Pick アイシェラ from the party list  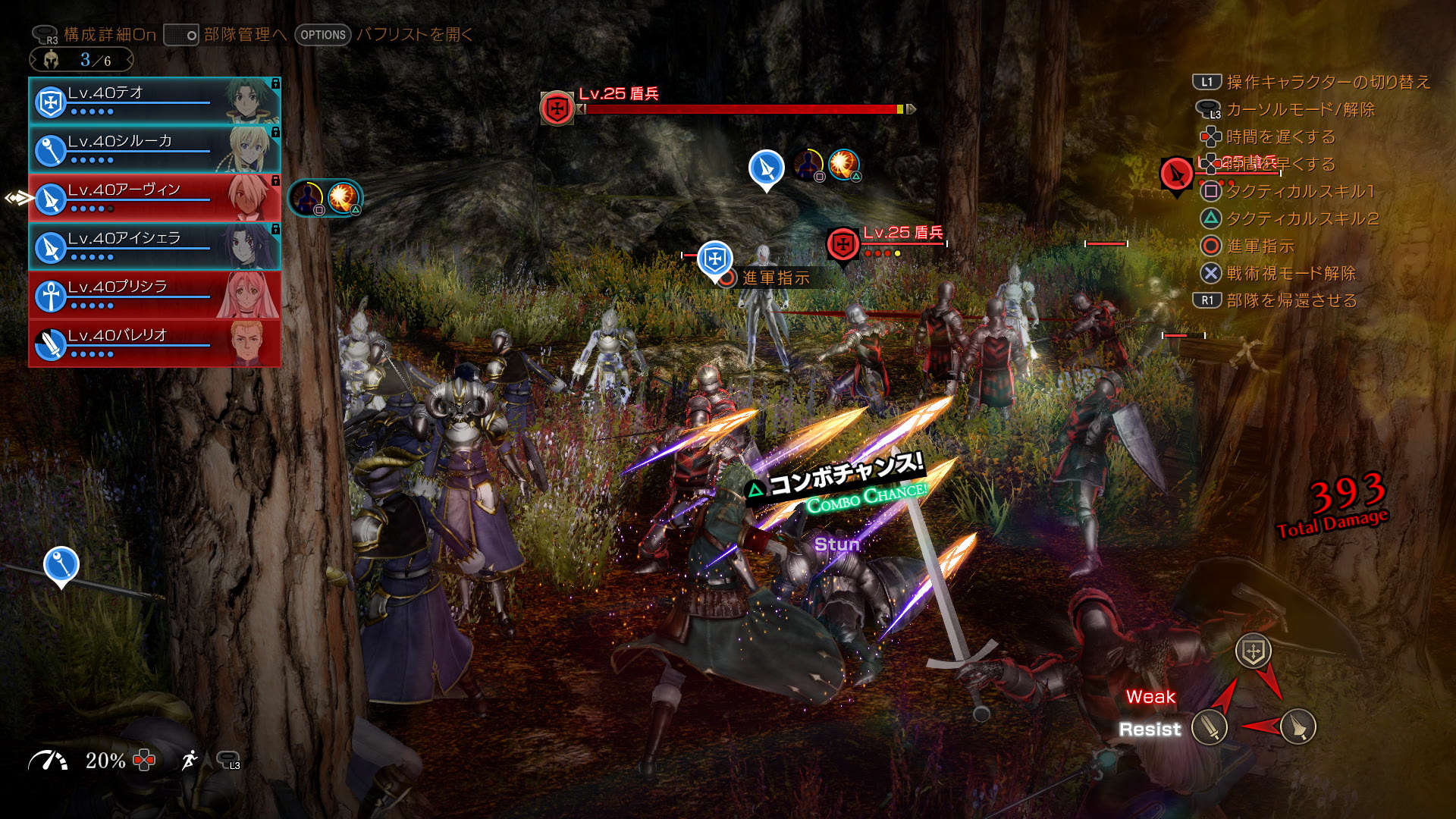(154, 246)
